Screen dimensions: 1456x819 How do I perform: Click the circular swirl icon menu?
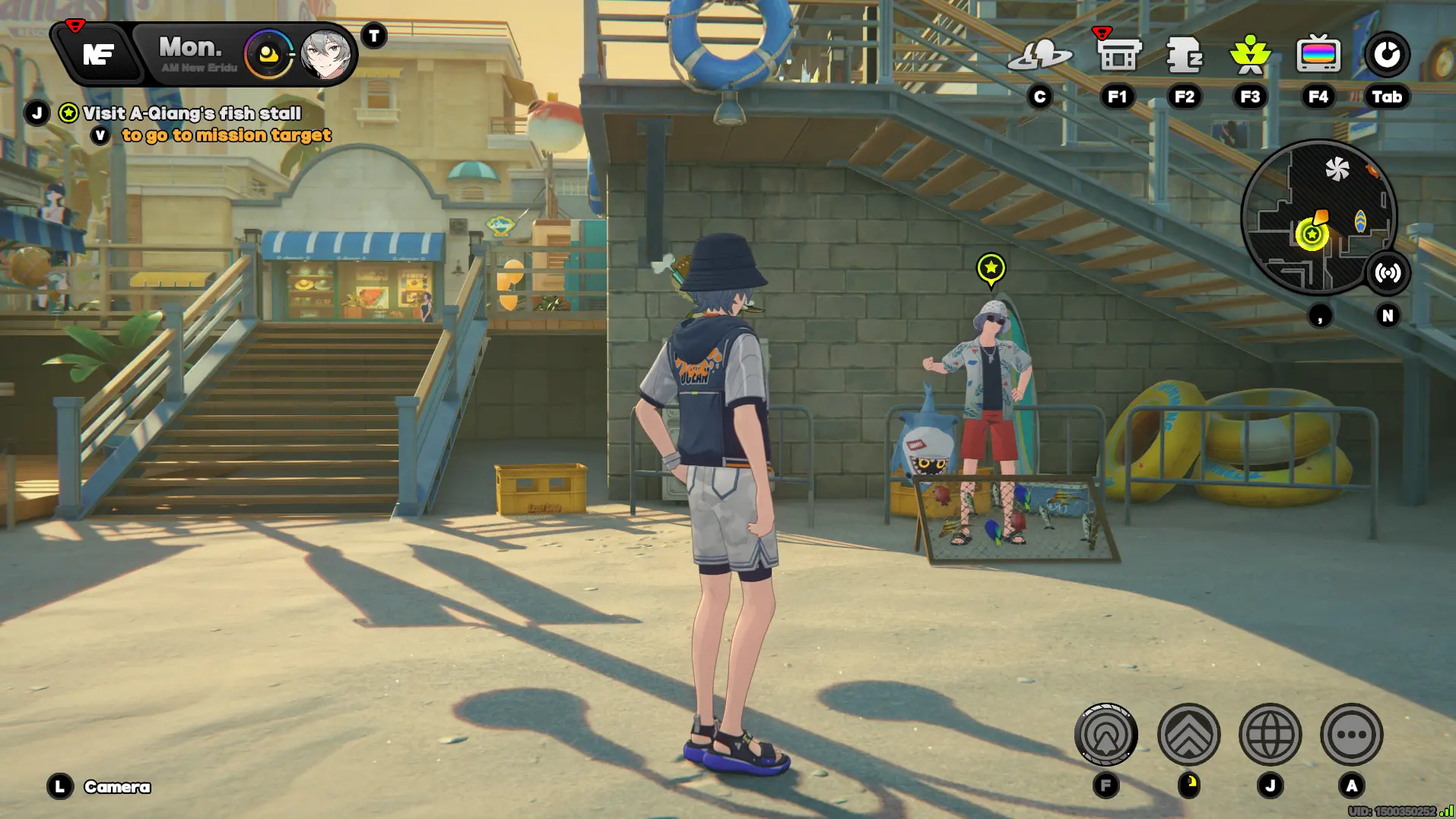[1387, 55]
